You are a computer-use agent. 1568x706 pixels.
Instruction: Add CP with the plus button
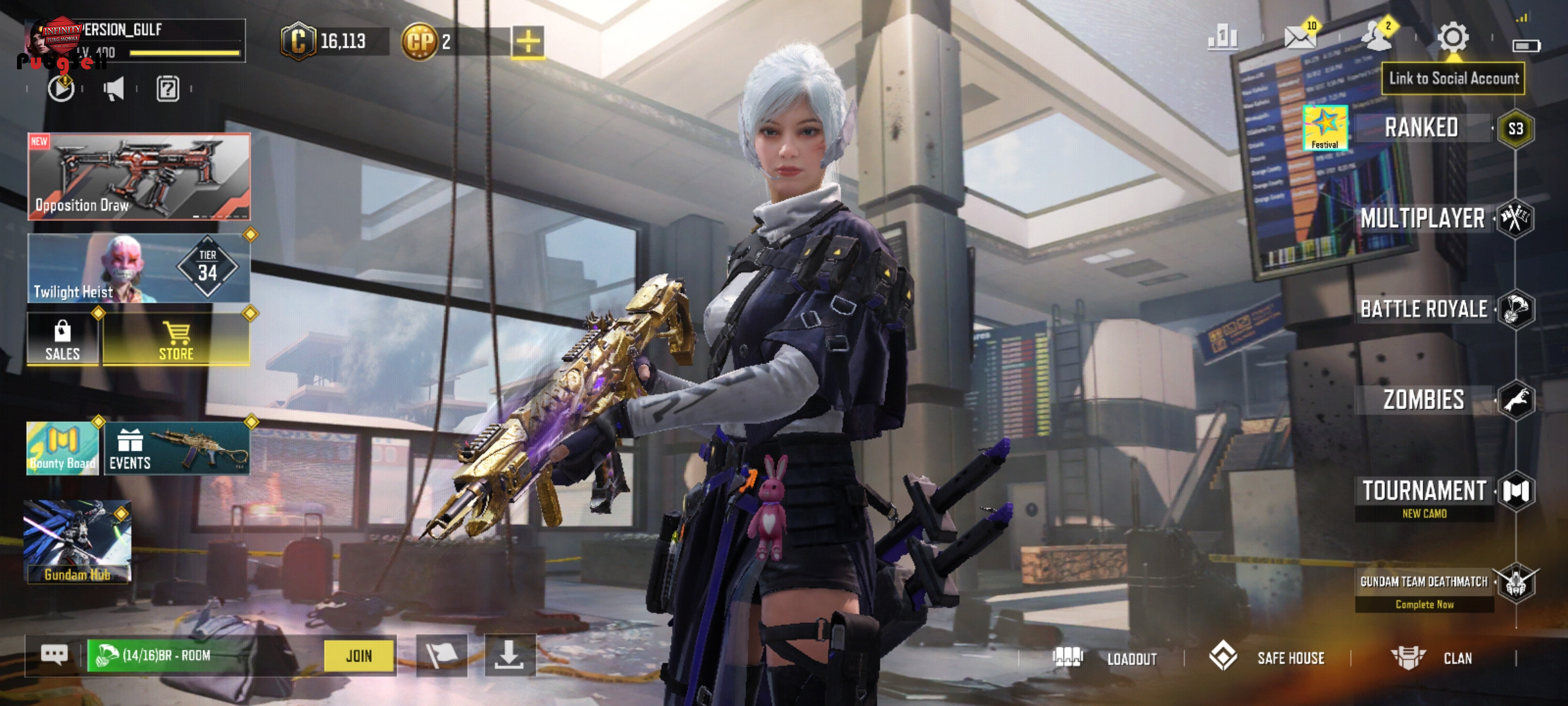click(528, 42)
